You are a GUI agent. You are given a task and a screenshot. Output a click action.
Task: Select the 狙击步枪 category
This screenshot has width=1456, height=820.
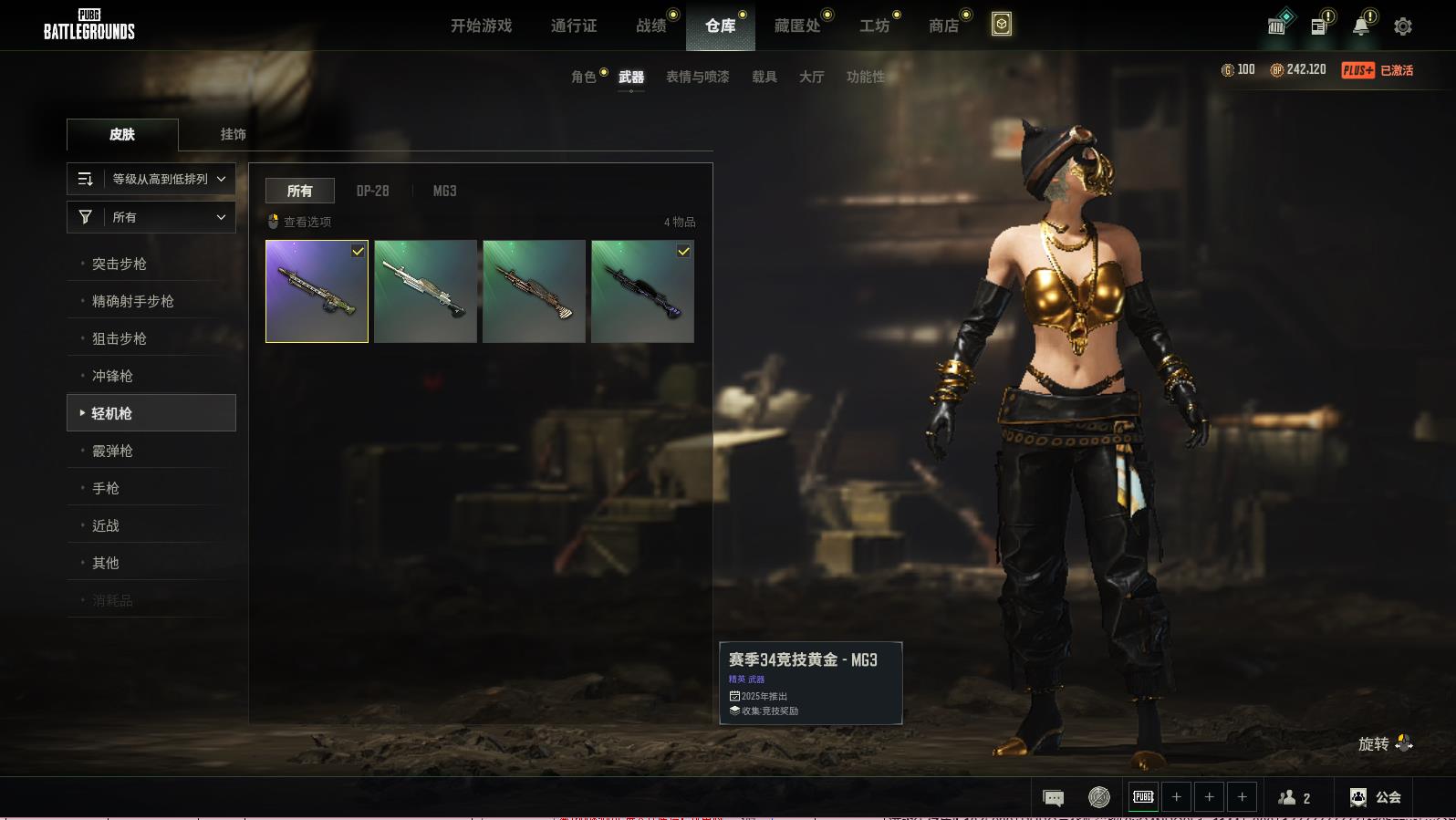(x=120, y=338)
